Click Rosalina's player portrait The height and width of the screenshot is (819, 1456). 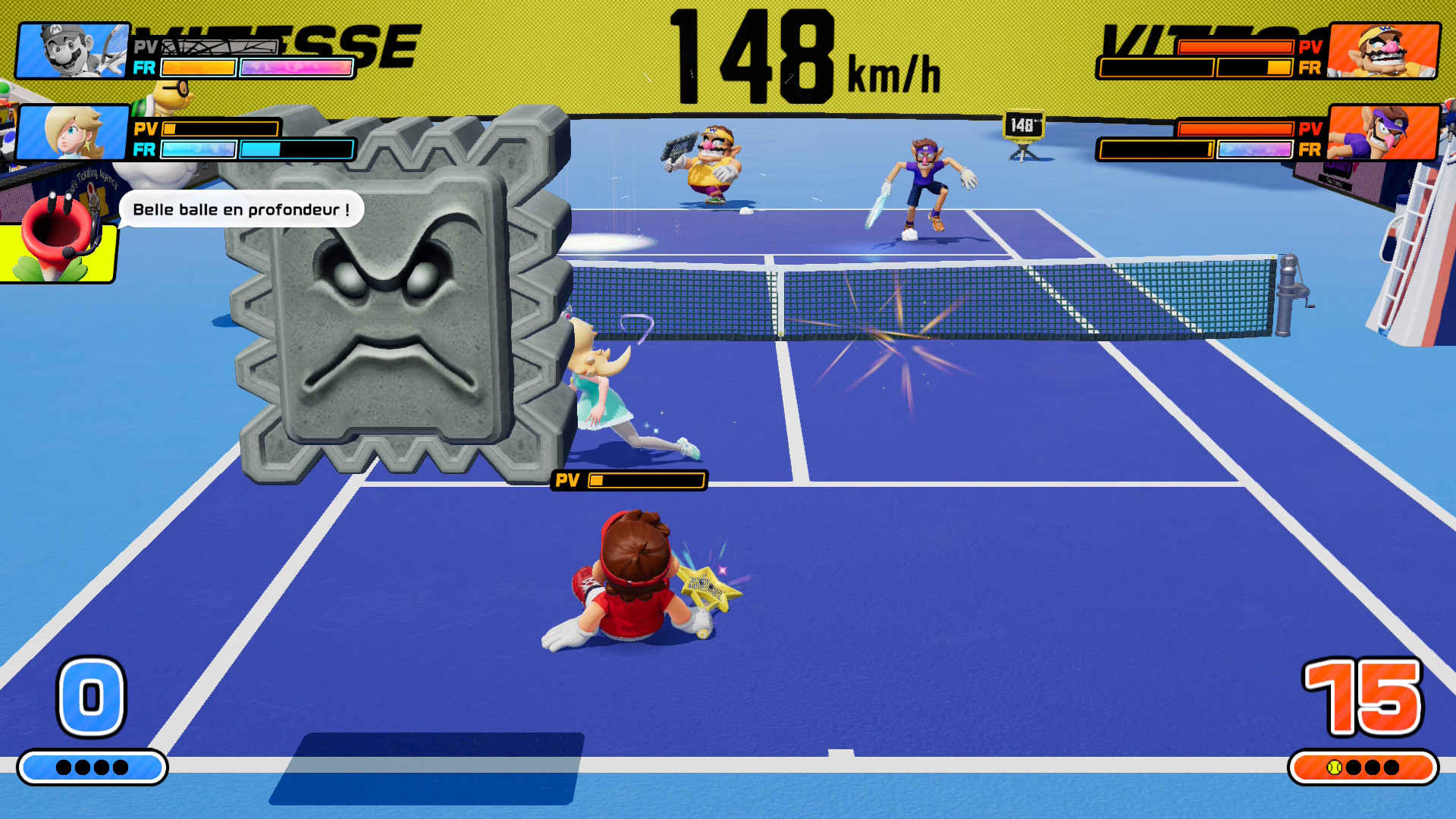click(73, 133)
